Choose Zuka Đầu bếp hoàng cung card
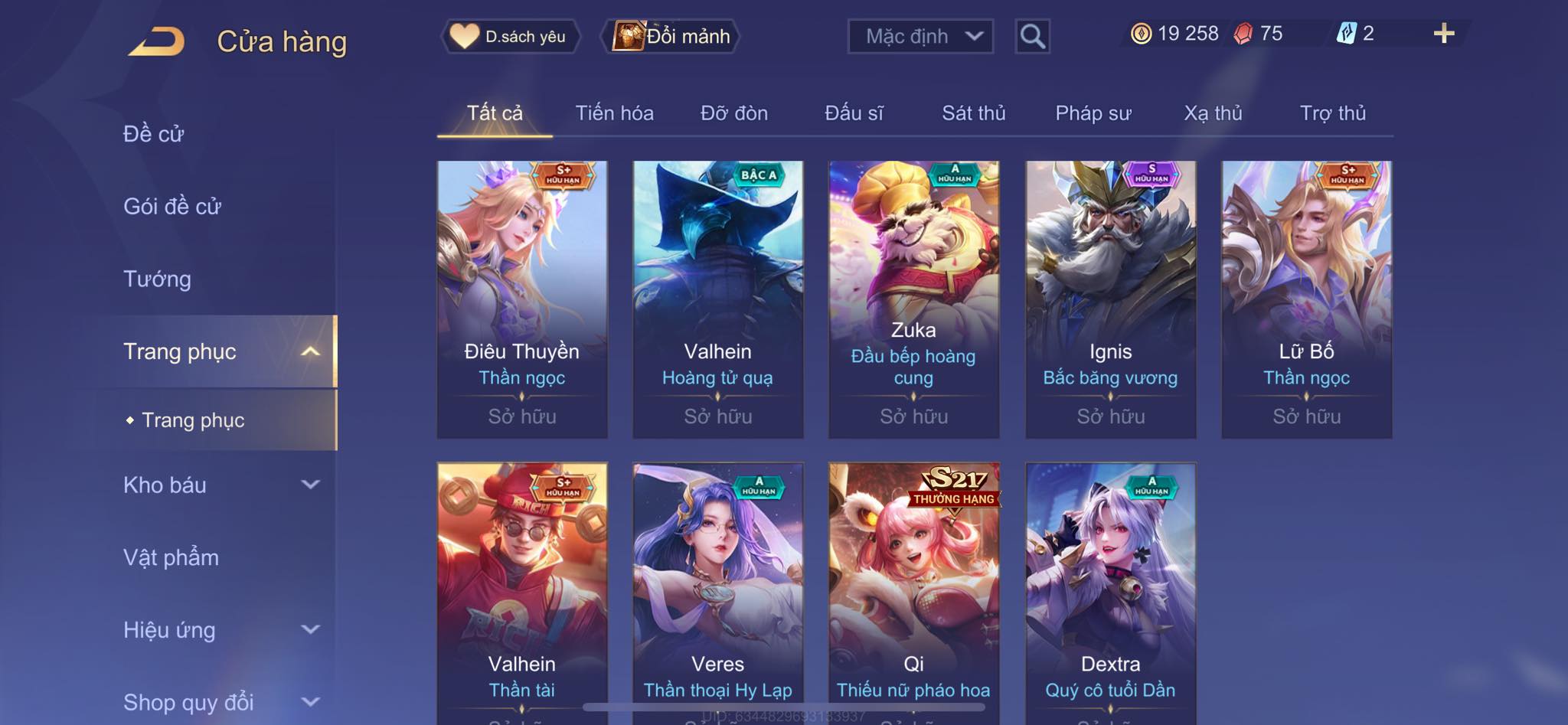The image size is (1568, 725). coord(913,299)
